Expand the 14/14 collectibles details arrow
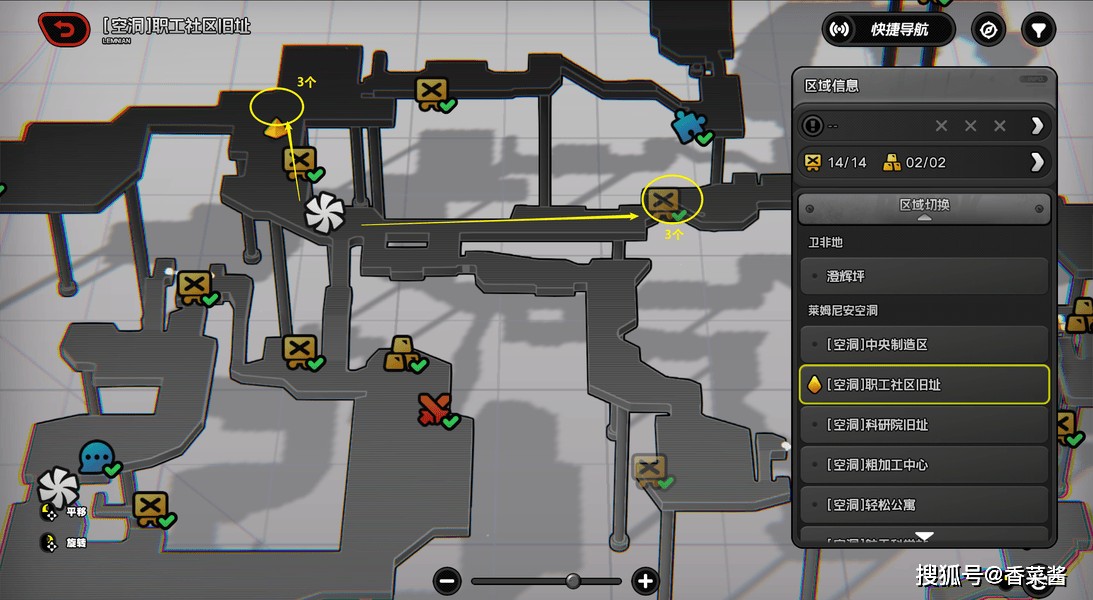 coord(1037,162)
